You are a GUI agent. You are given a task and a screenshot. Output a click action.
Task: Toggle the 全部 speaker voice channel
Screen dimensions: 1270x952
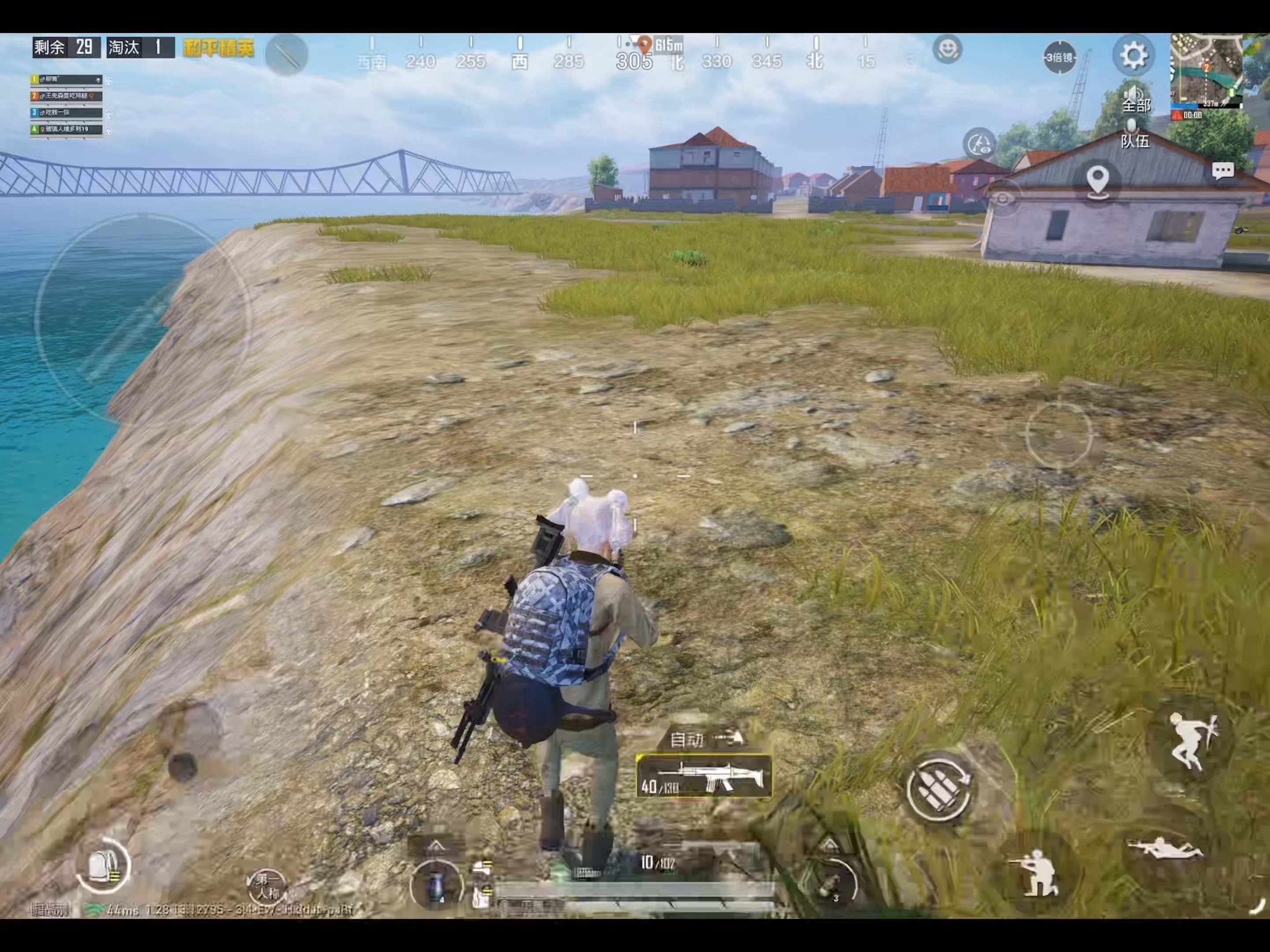click(1136, 99)
